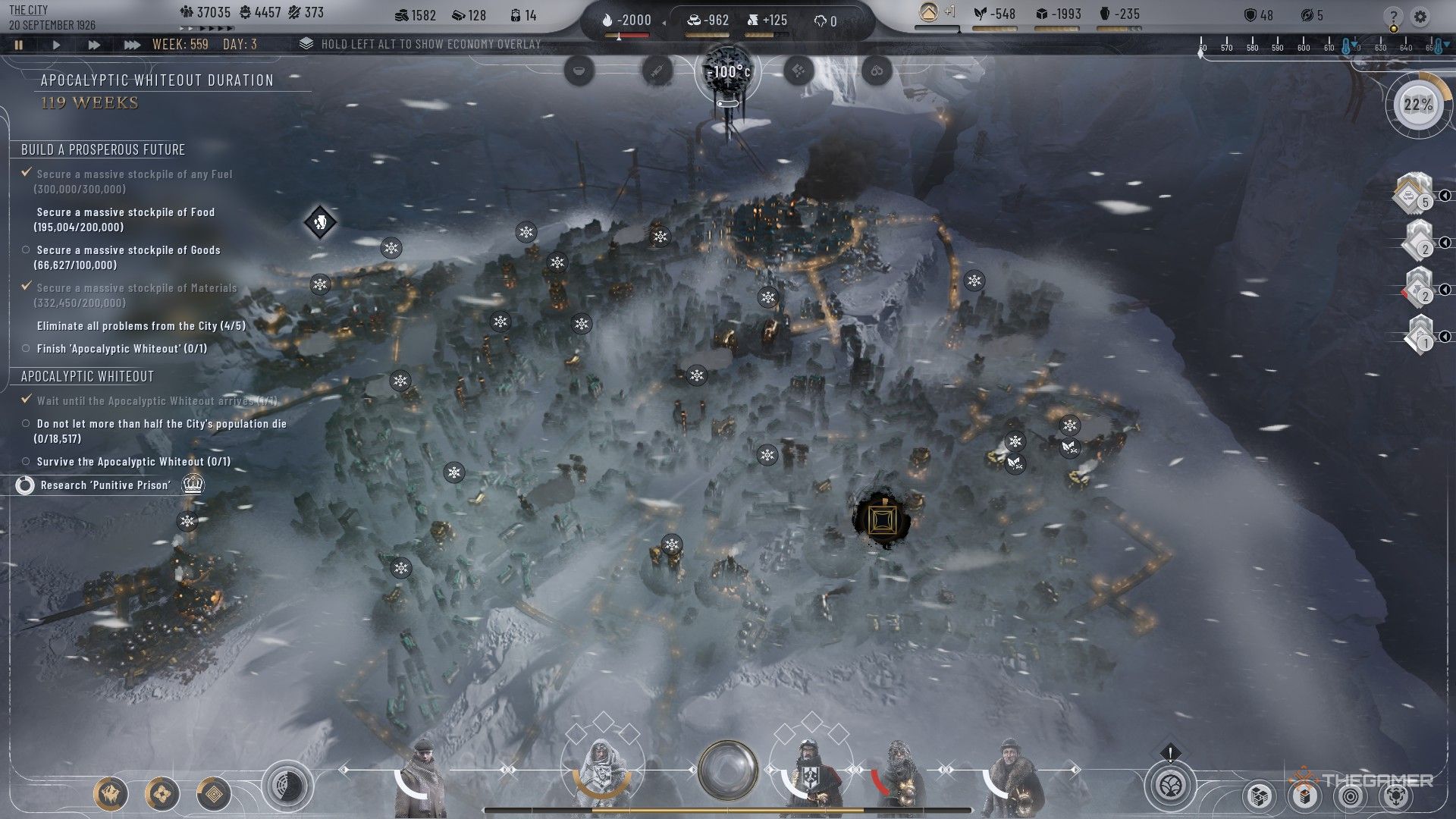The height and width of the screenshot is (819, 1456).
Task: Open the settings gear menu
Action: (1420, 17)
